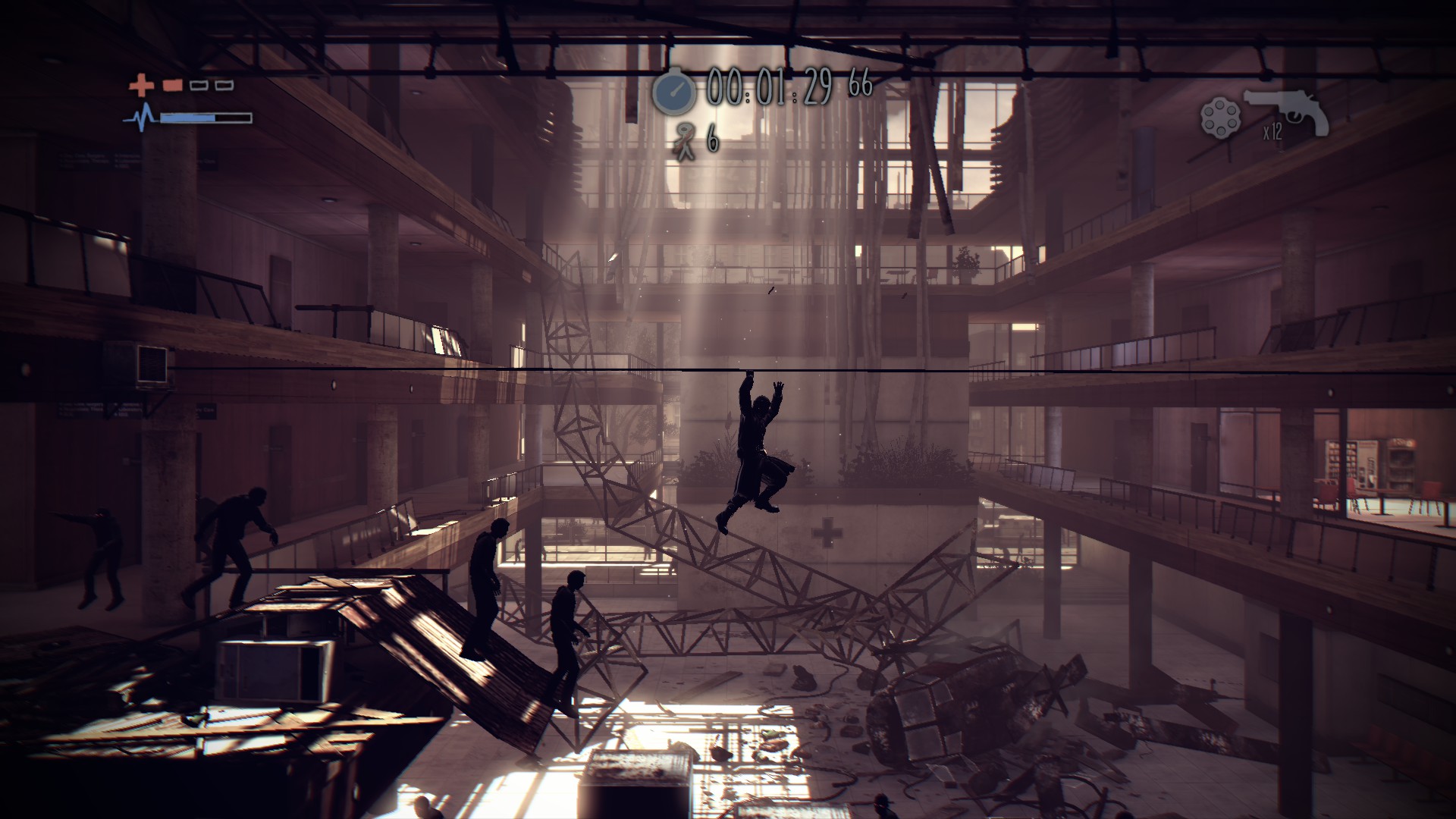Screen dimensions: 1456x819
Task: Click the heartbeat stamina icon
Action: tap(140, 118)
